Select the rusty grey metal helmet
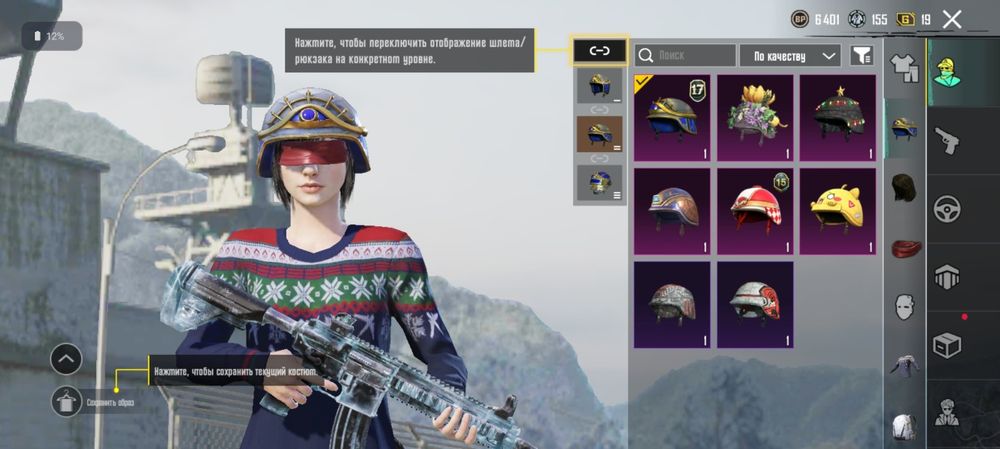 (x=671, y=304)
